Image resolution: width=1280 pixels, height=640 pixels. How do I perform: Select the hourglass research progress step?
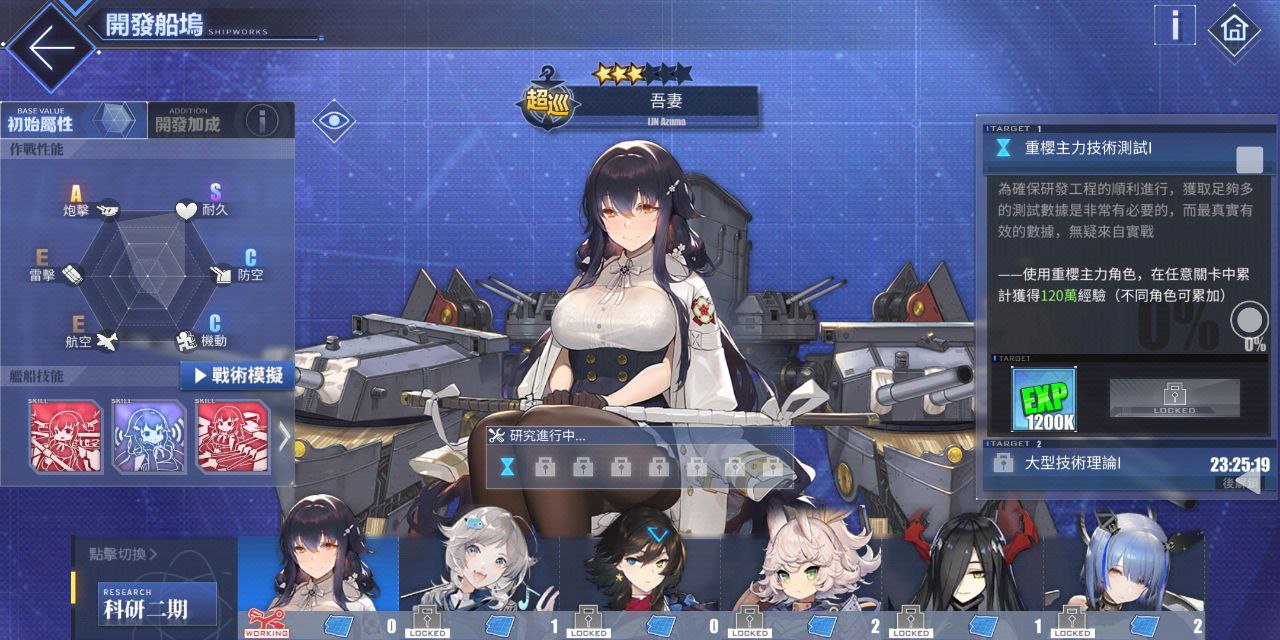[507, 466]
